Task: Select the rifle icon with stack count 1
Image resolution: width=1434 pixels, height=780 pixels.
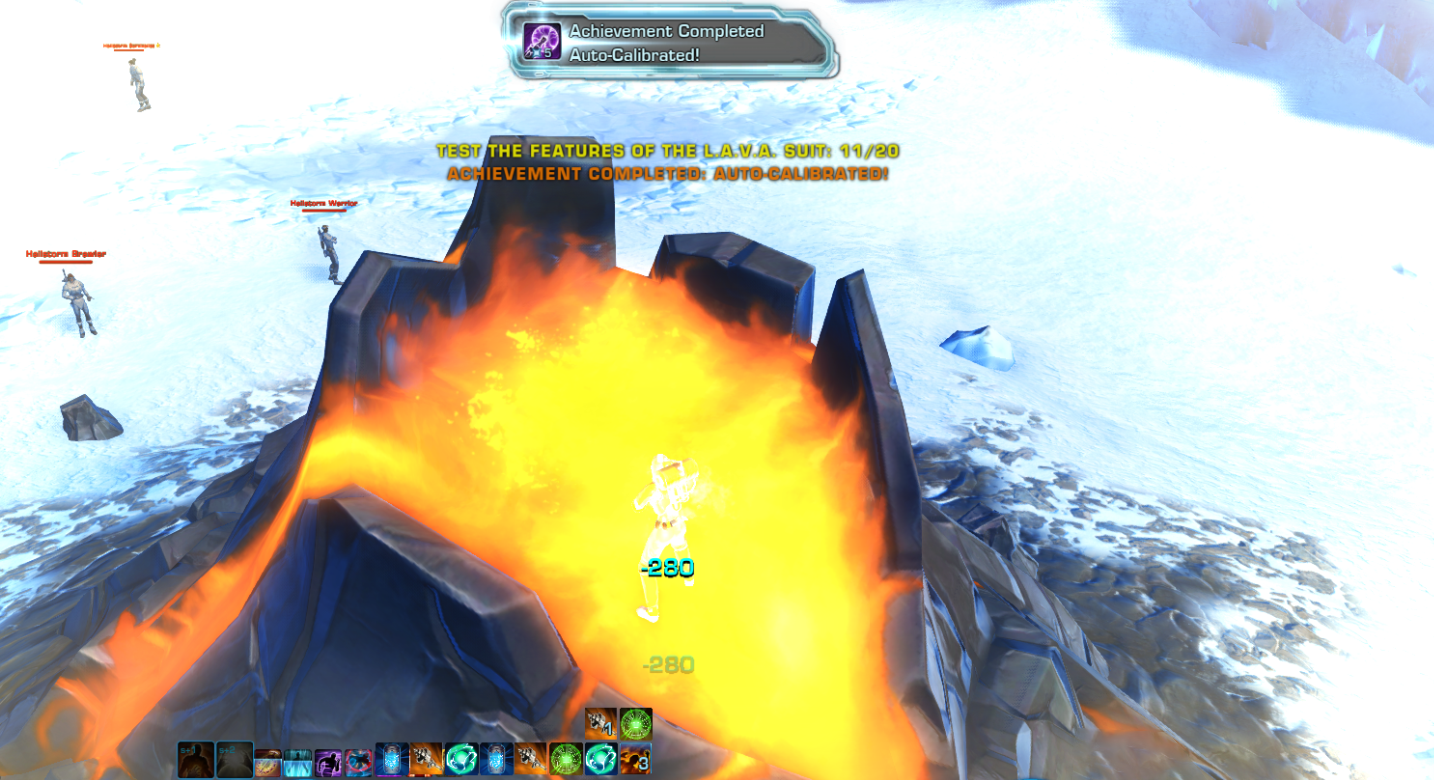Action: [601, 723]
